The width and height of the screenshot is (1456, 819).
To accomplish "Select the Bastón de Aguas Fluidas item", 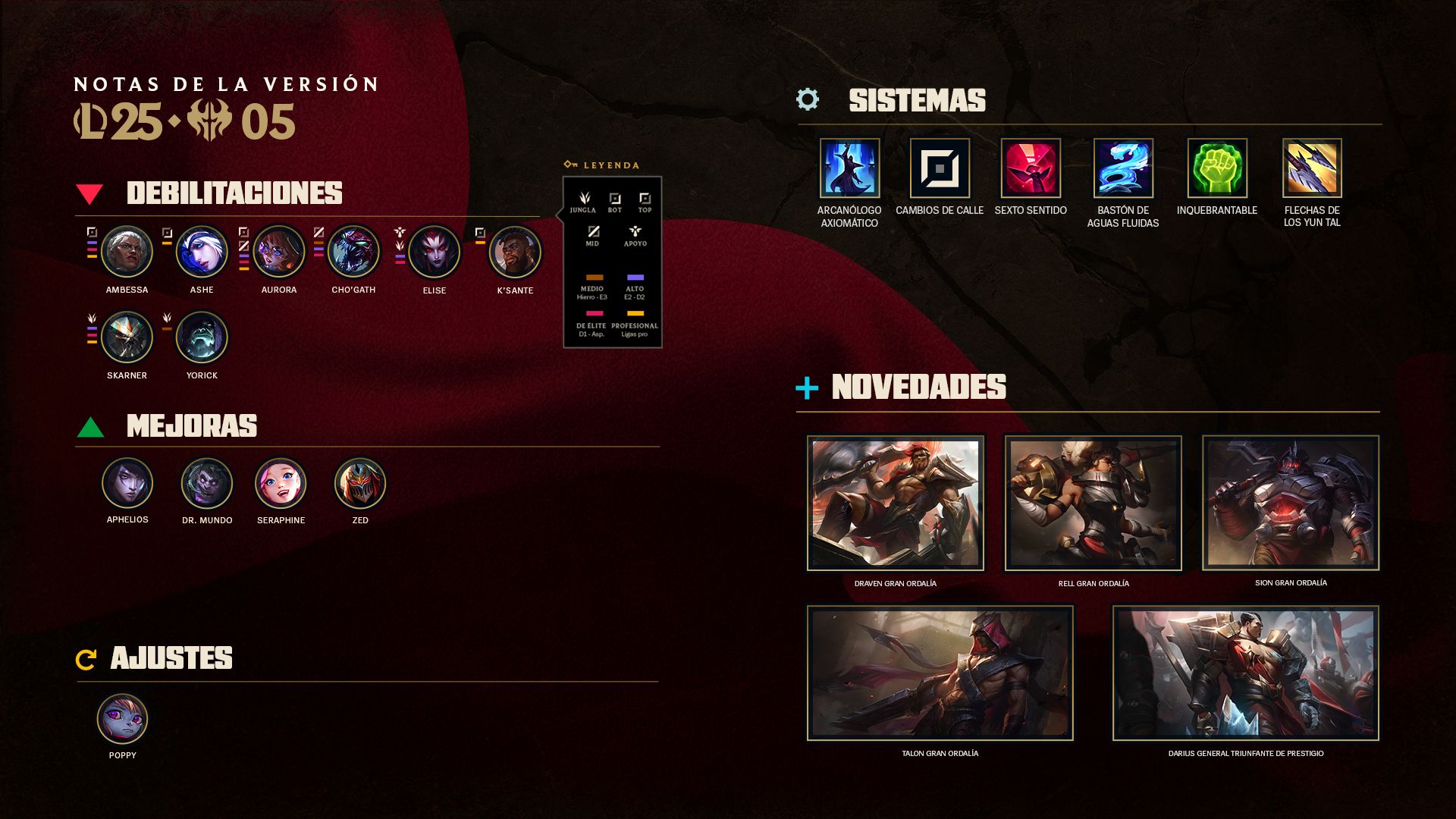I will tap(1123, 168).
